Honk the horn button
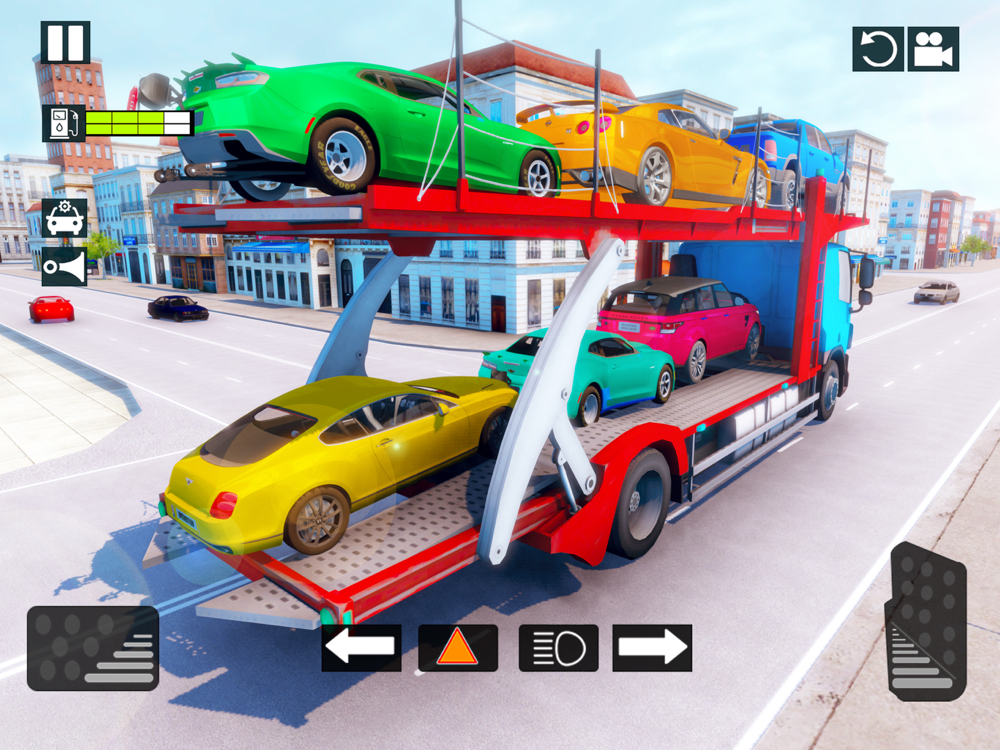The width and height of the screenshot is (1000, 750). [x=64, y=267]
